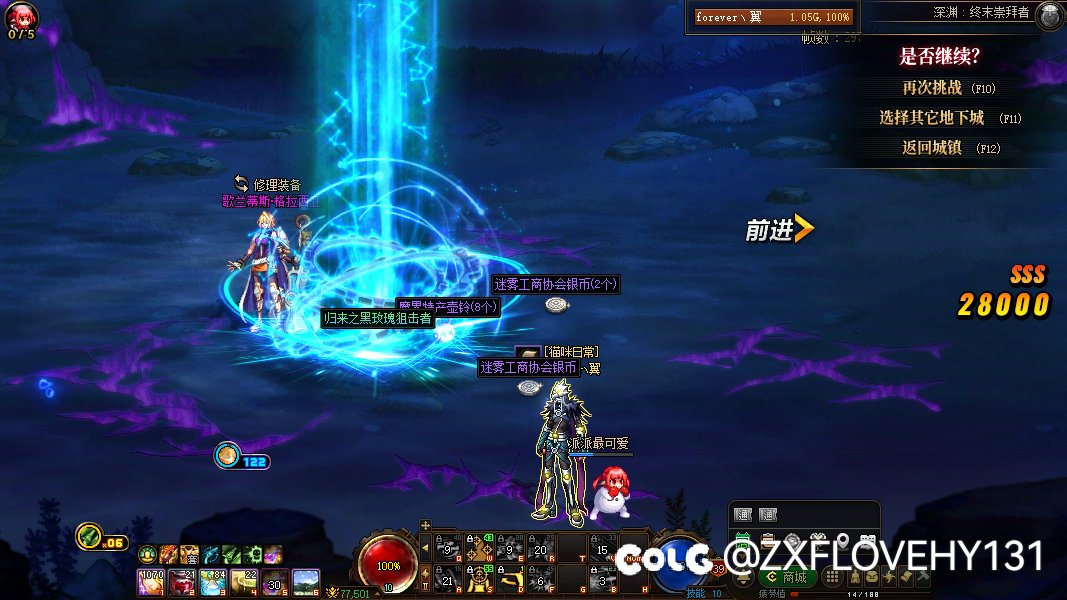Use the red potion in quick slot 2

(x=182, y=579)
